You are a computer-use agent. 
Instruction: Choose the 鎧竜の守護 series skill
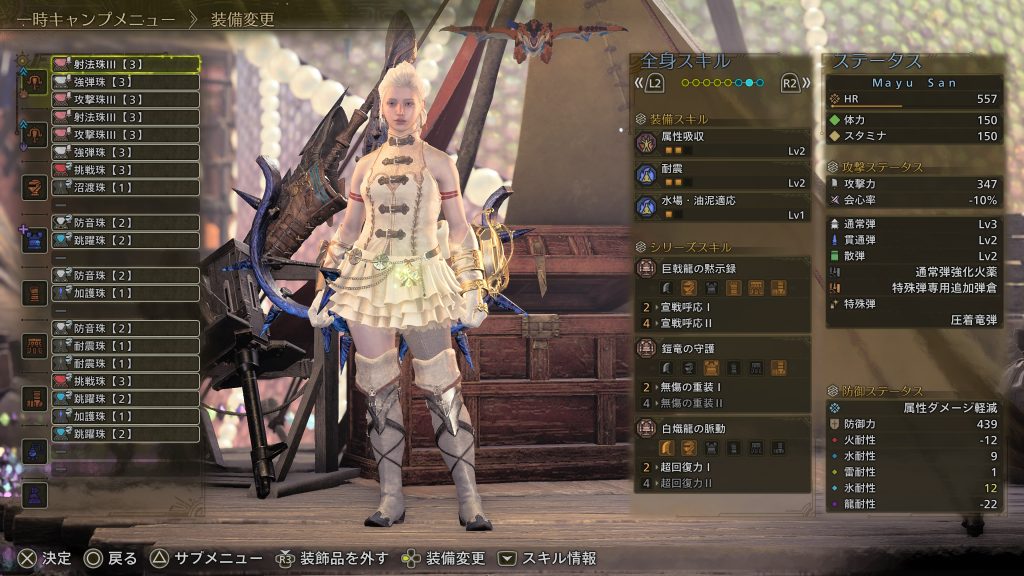pos(722,347)
